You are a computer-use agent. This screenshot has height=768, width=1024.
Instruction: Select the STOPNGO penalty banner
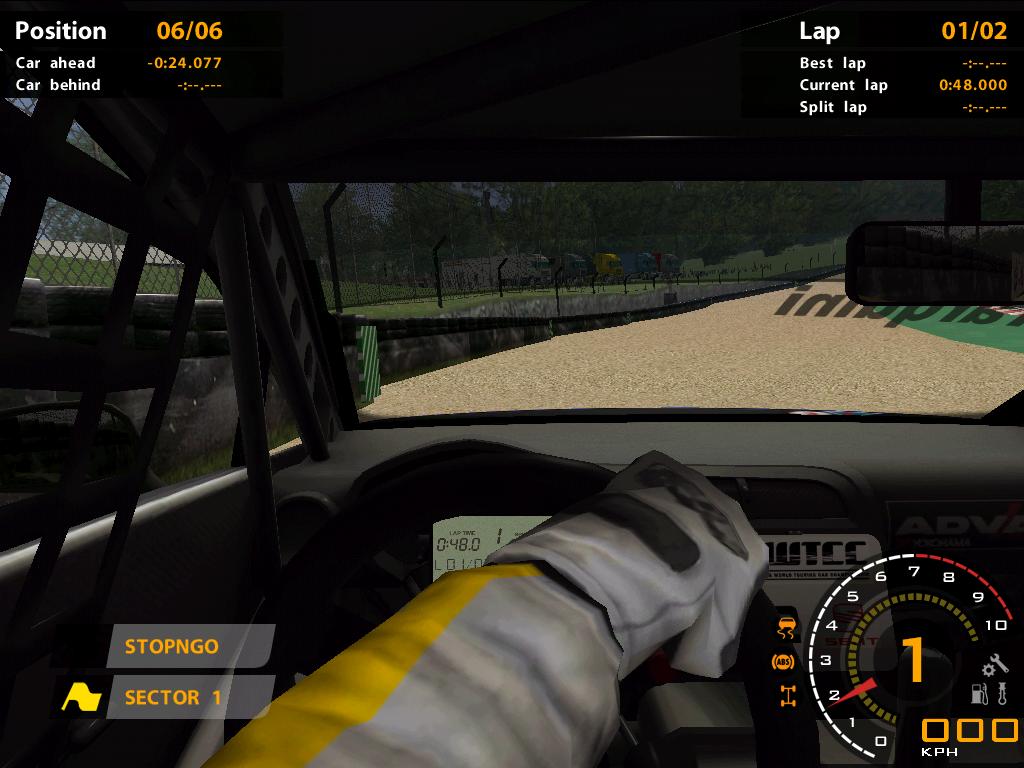pyautogui.click(x=189, y=646)
